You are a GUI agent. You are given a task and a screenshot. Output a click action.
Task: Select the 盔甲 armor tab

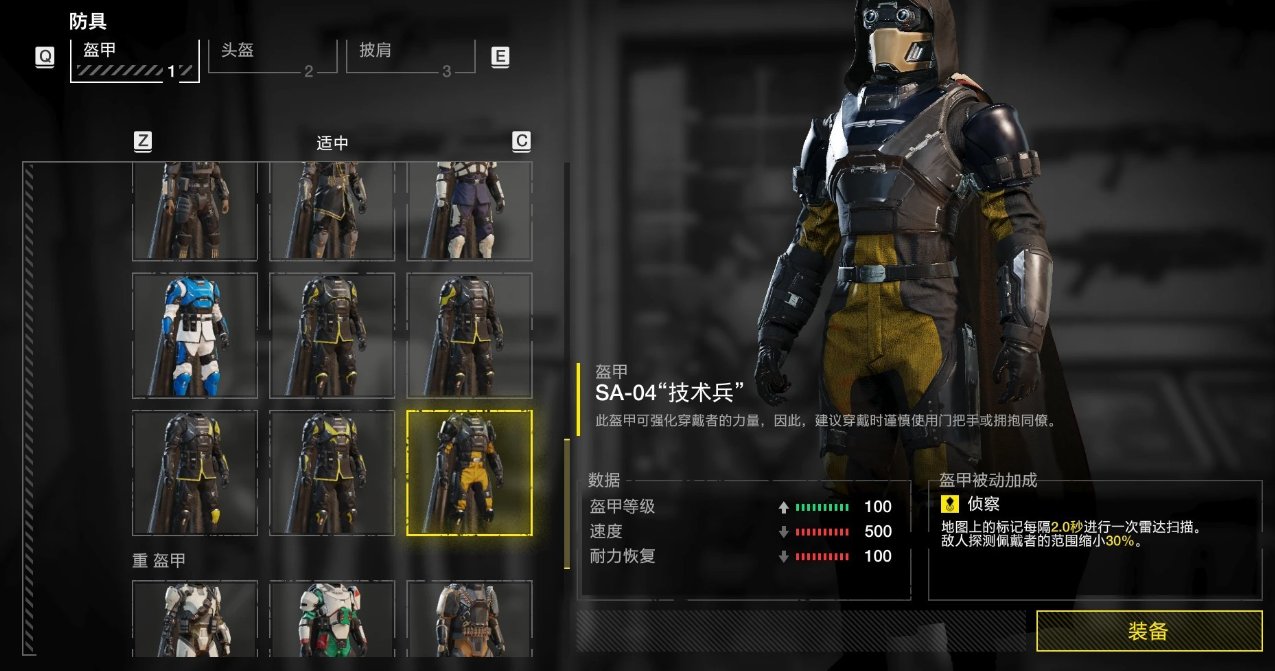pyautogui.click(x=134, y=59)
